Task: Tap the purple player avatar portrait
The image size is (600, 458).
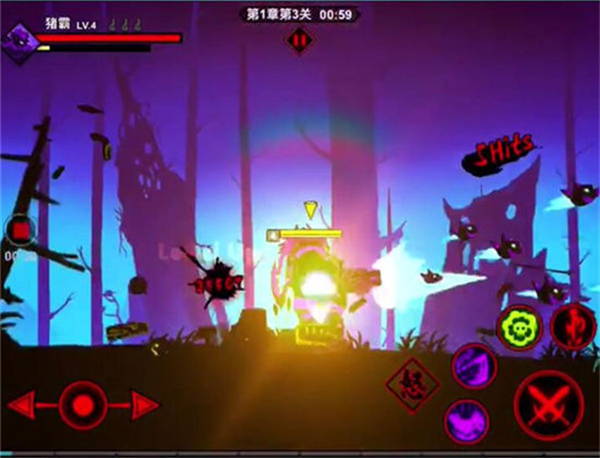Action: (21, 38)
